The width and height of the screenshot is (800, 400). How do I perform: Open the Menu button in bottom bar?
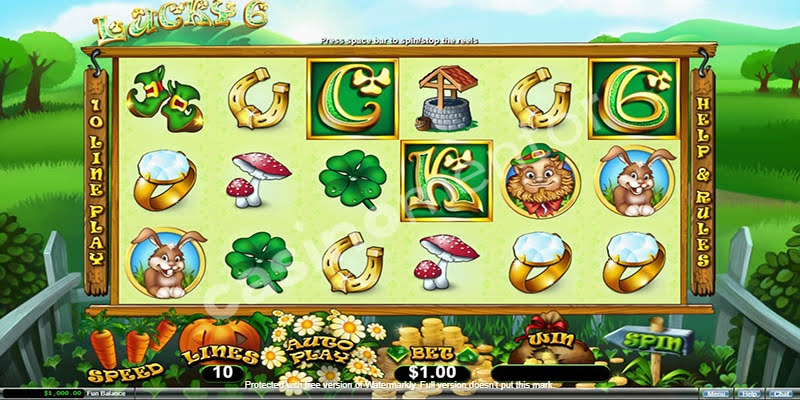click(x=716, y=394)
